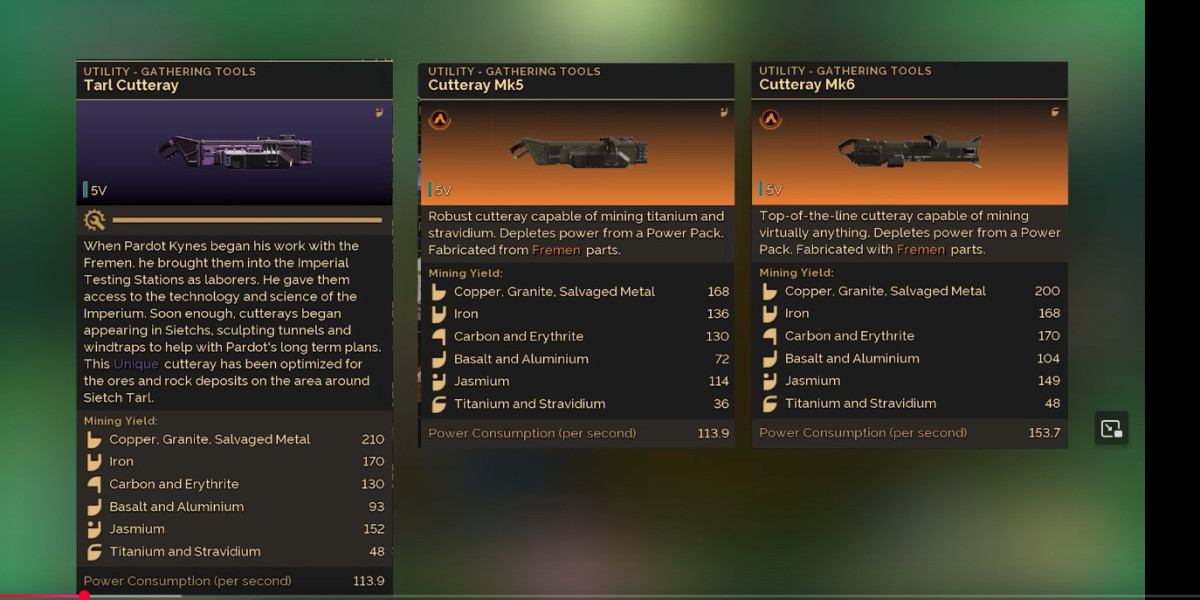The width and height of the screenshot is (1200, 600).
Task: Select the Cutteray Mk6 item image
Action: coord(909,151)
